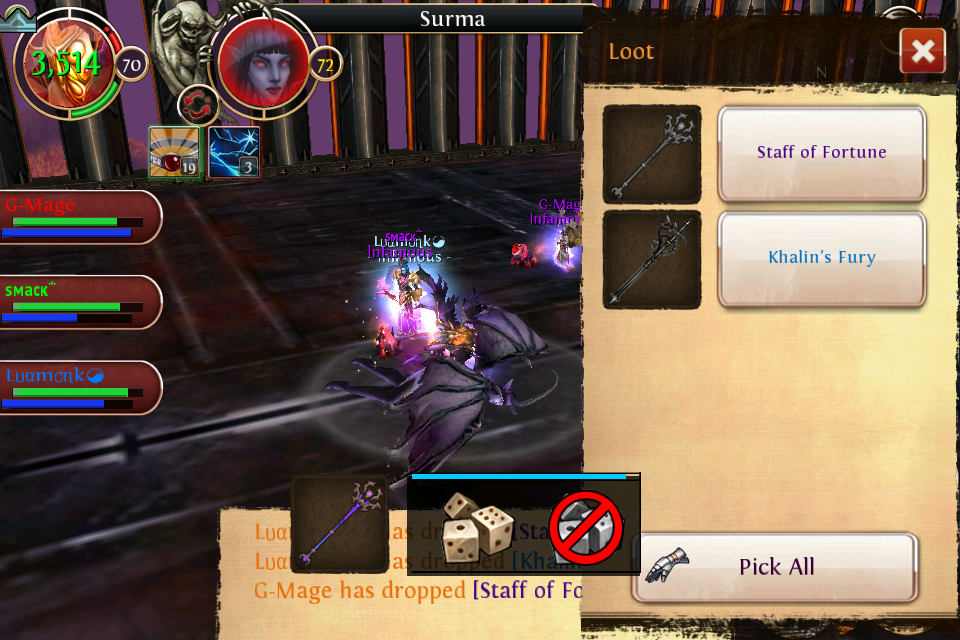
Task: Select Luamonk party member frame
Action: pos(78,387)
